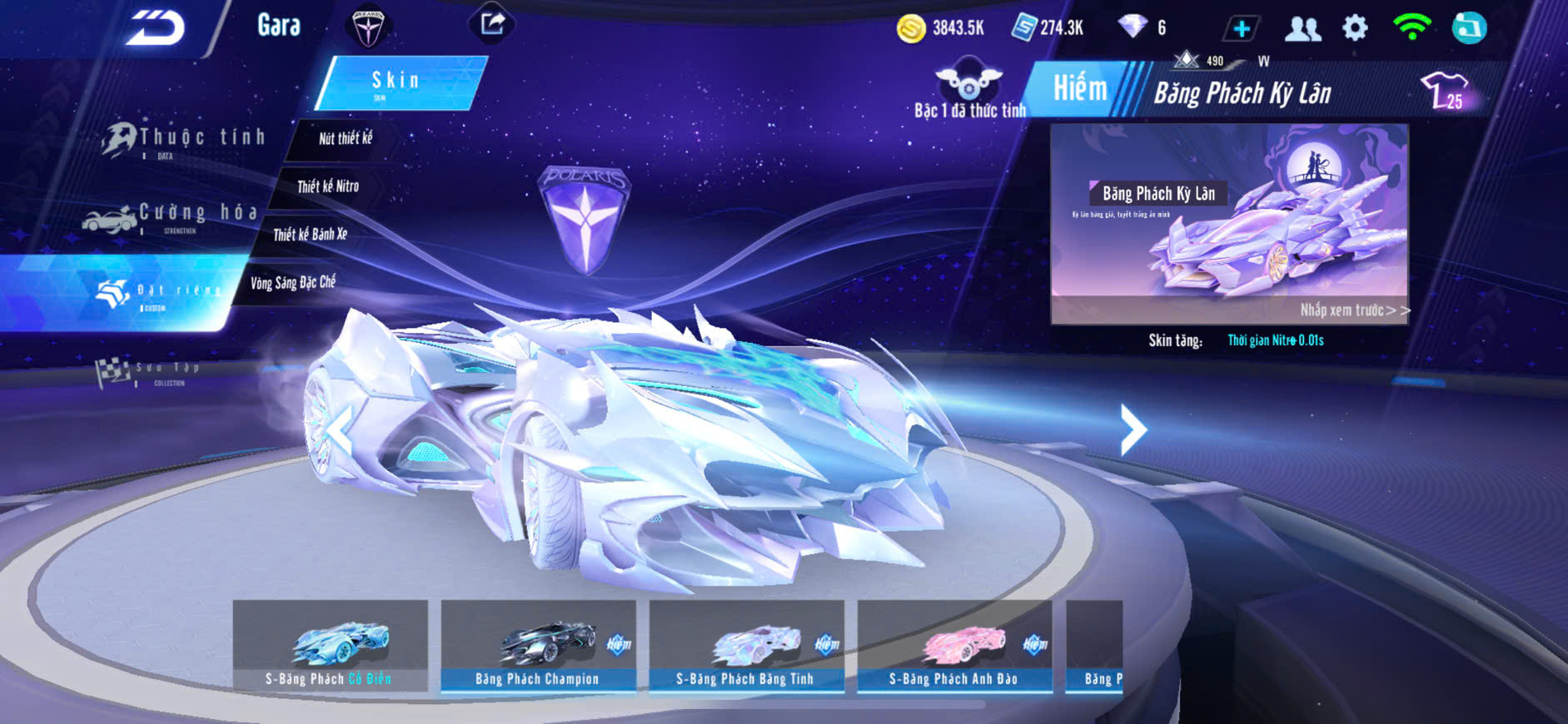1568x724 pixels.
Task: Select the Skin tab
Action: (399, 82)
